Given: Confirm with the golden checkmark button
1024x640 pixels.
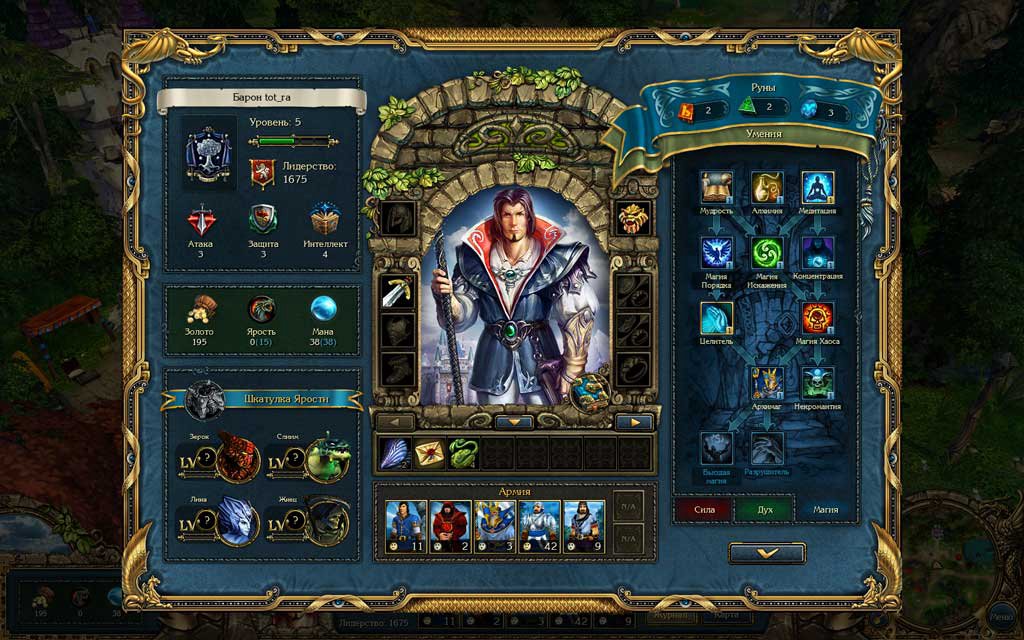Looking at the screenshot, I should pyautogui.click(x=767, y=553).
